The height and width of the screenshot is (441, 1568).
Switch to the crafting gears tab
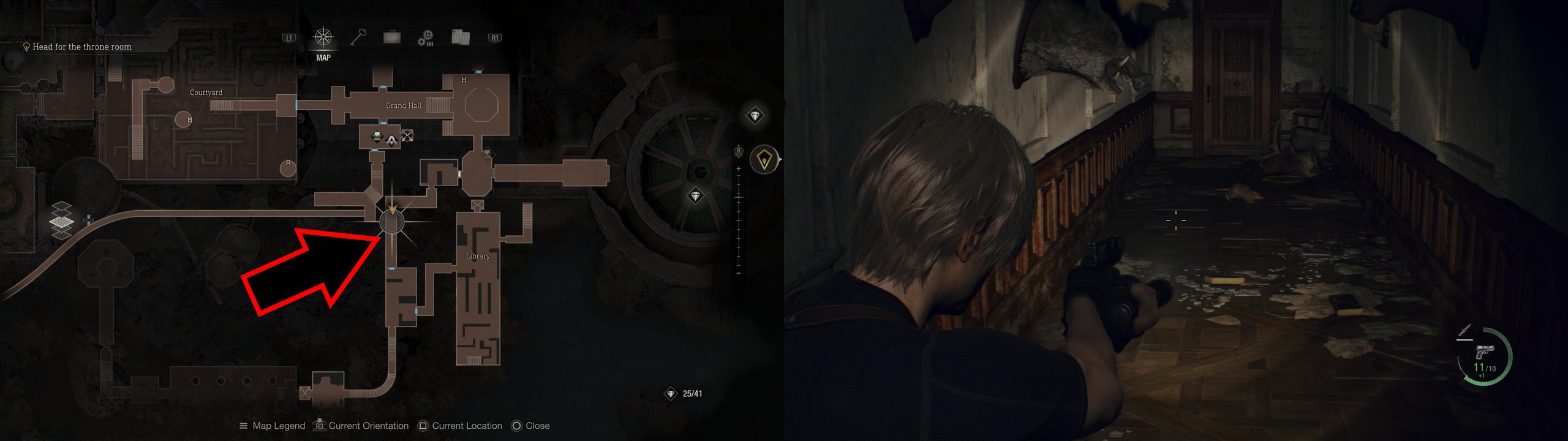pos(425,38)
